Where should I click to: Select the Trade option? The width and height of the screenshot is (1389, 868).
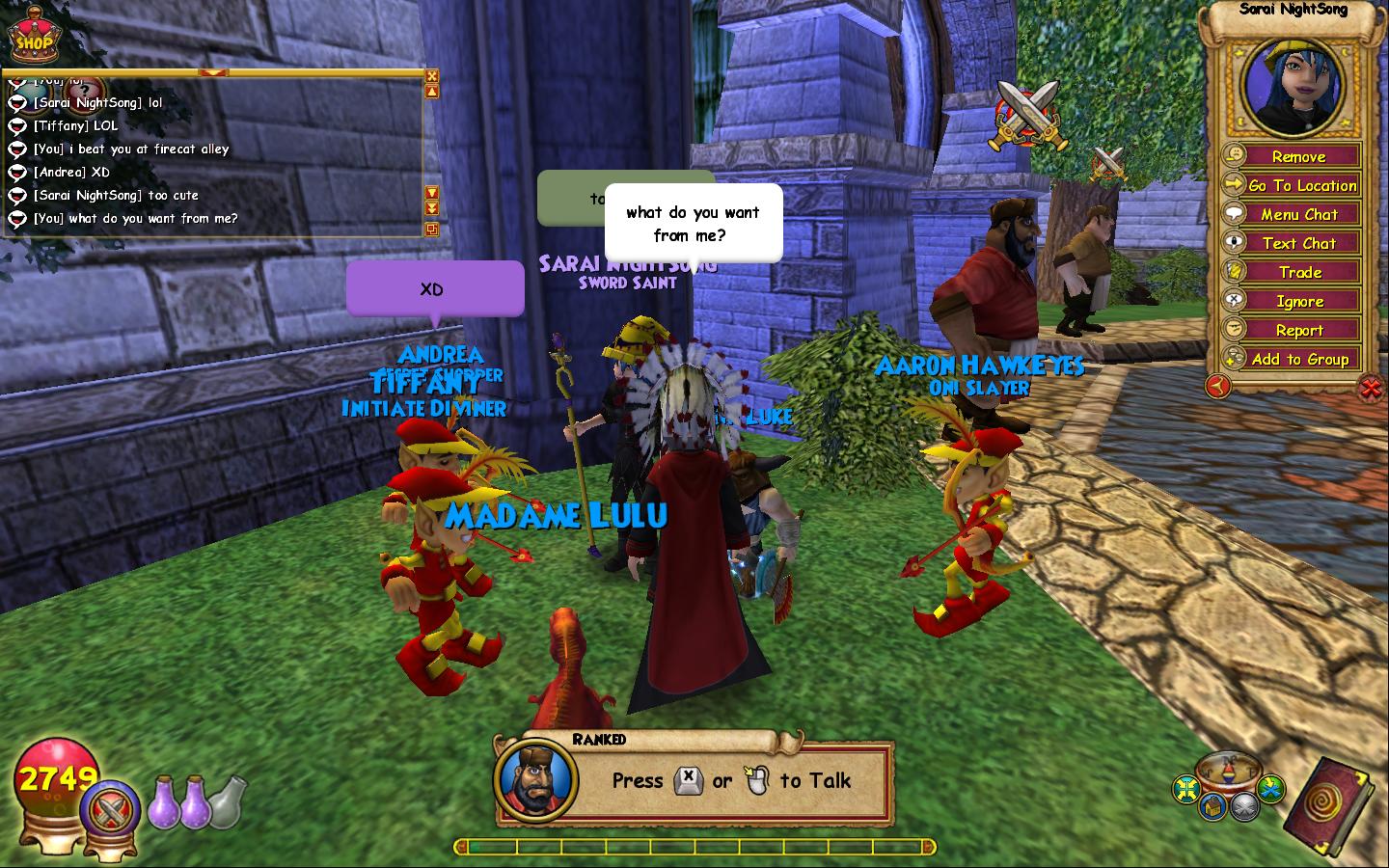pos(1299,272)
